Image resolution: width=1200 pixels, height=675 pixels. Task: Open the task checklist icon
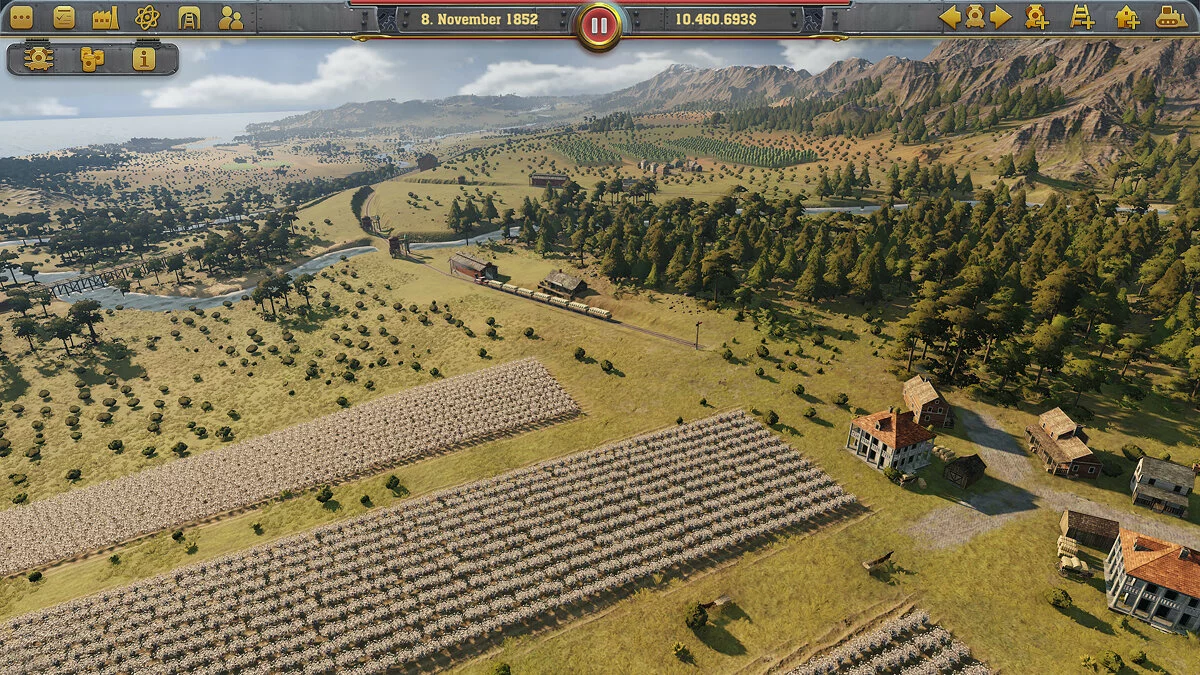[64, 17]
